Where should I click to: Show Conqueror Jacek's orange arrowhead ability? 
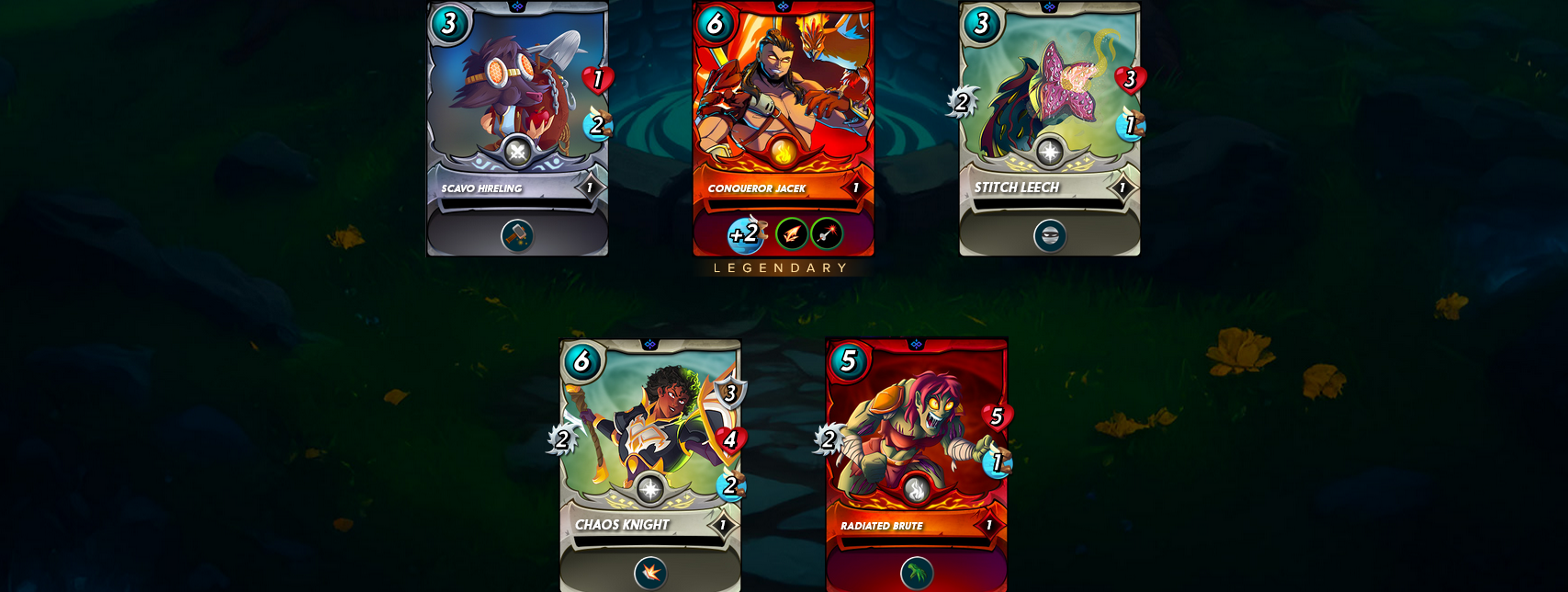(x=792, y=234)
